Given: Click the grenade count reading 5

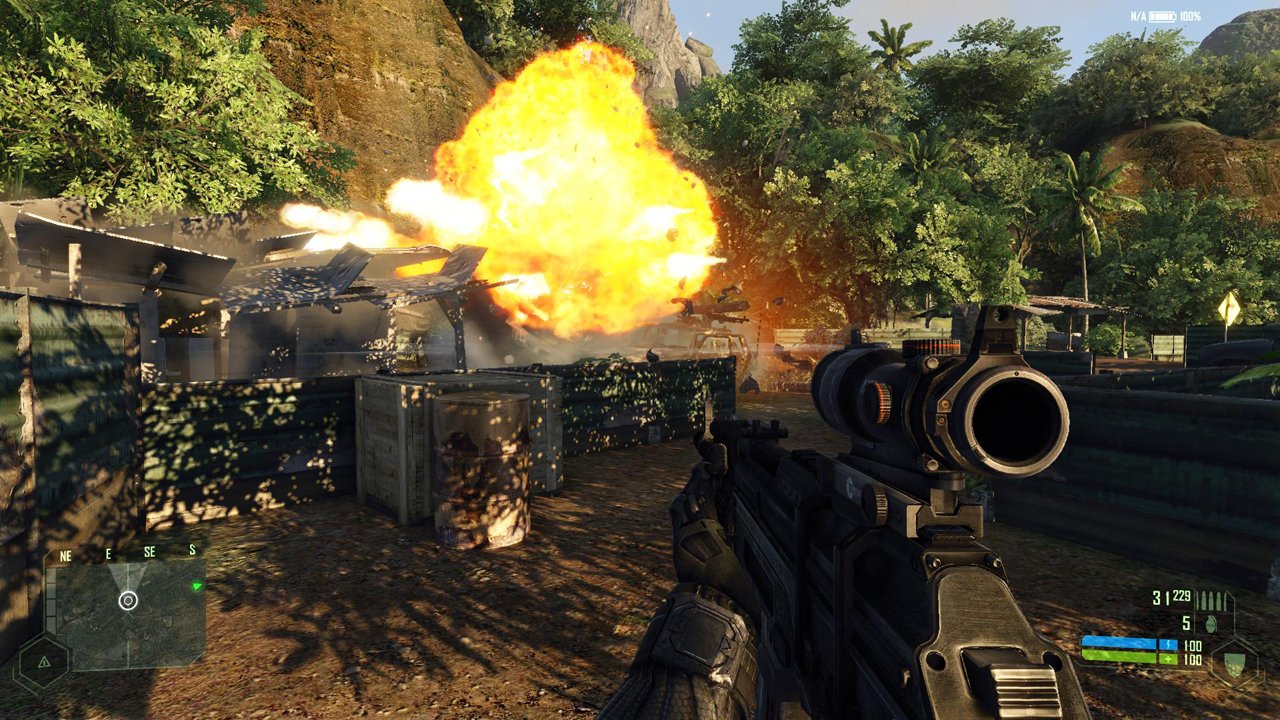Looking at the screenshot, I should (x=1186, y=622).
